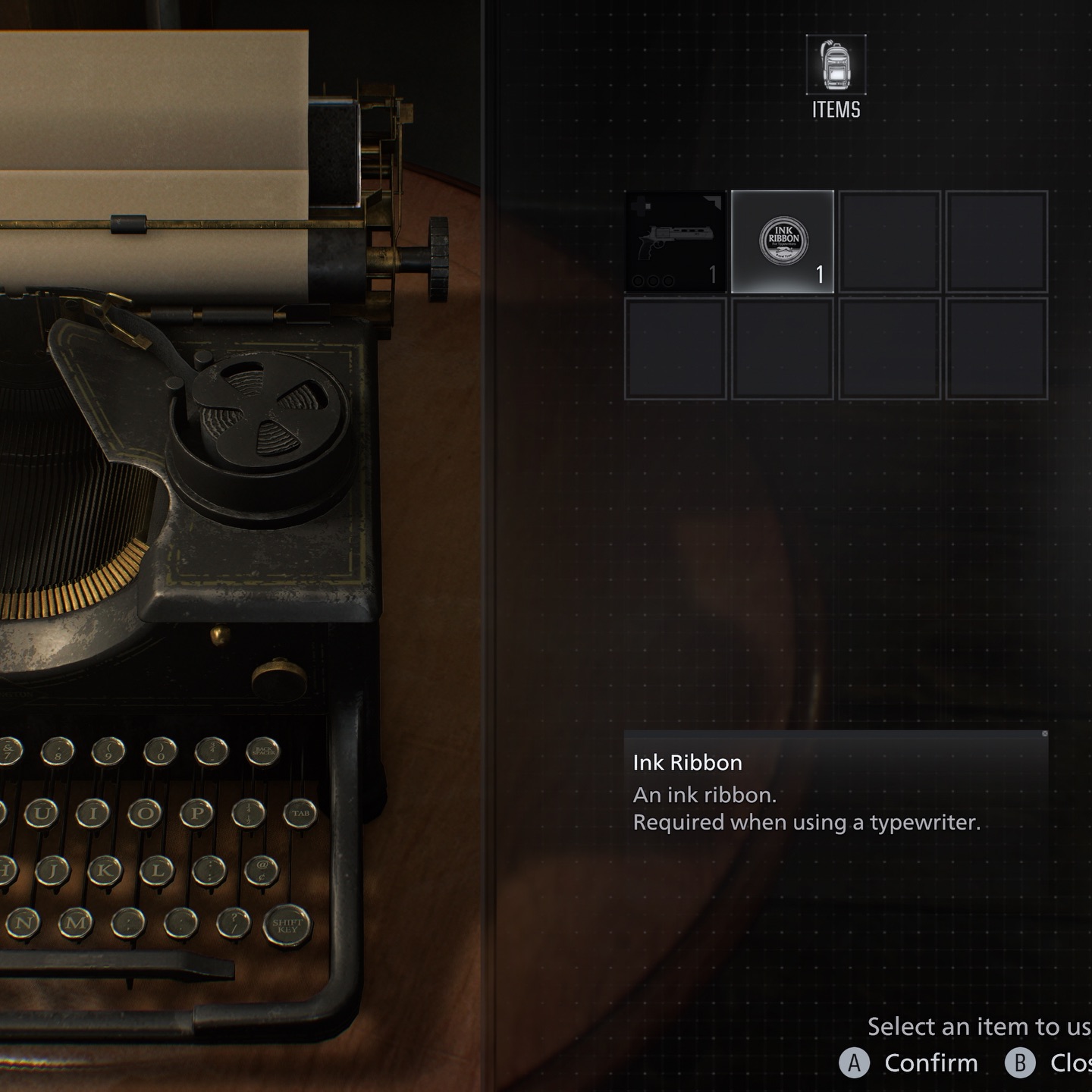Click the quantity counter on the Ink Ribbon
Image resolution: width=1092 pixels, height=1092 pixels.
[821, 275]
